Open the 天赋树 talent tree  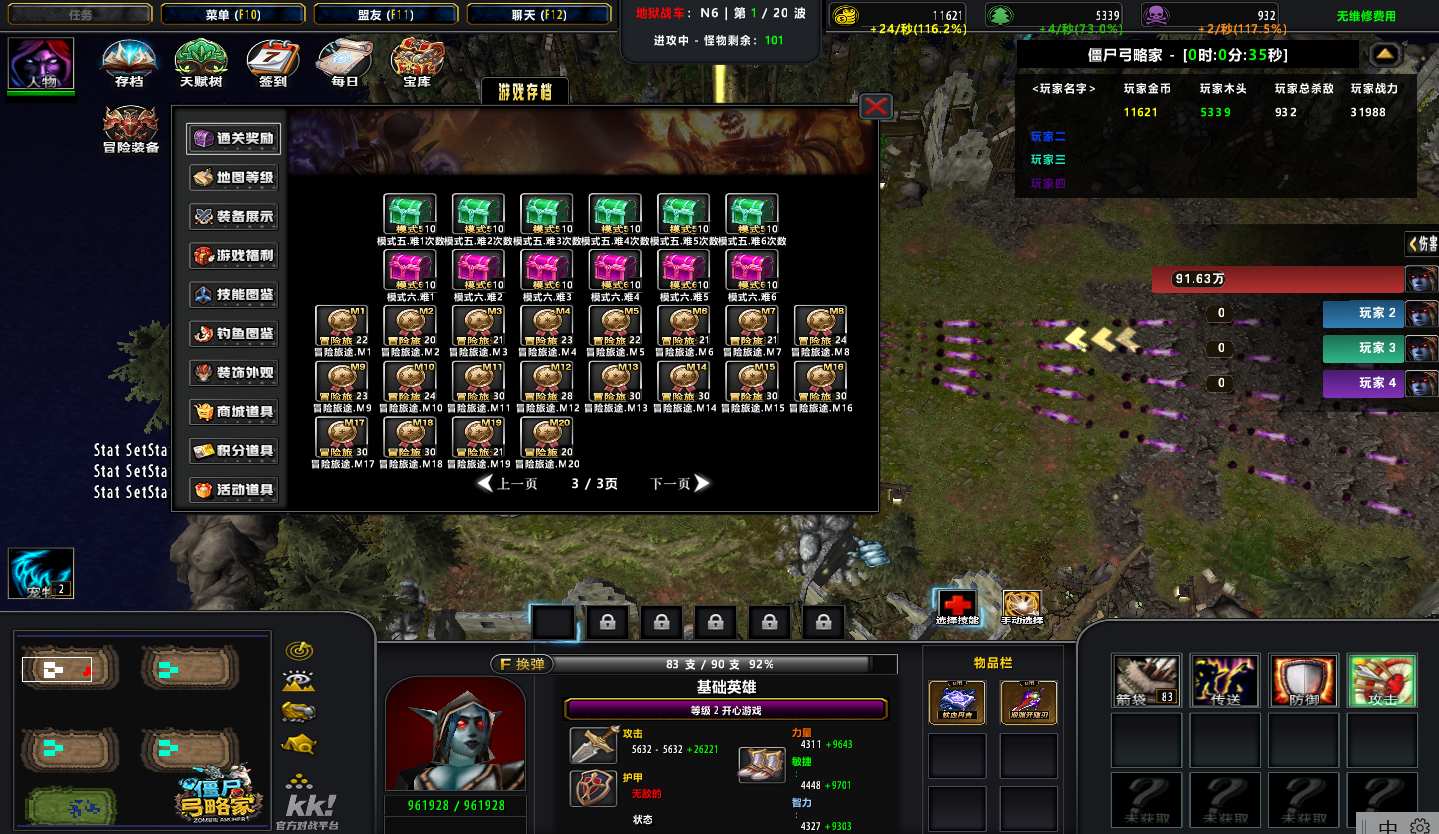200,62
